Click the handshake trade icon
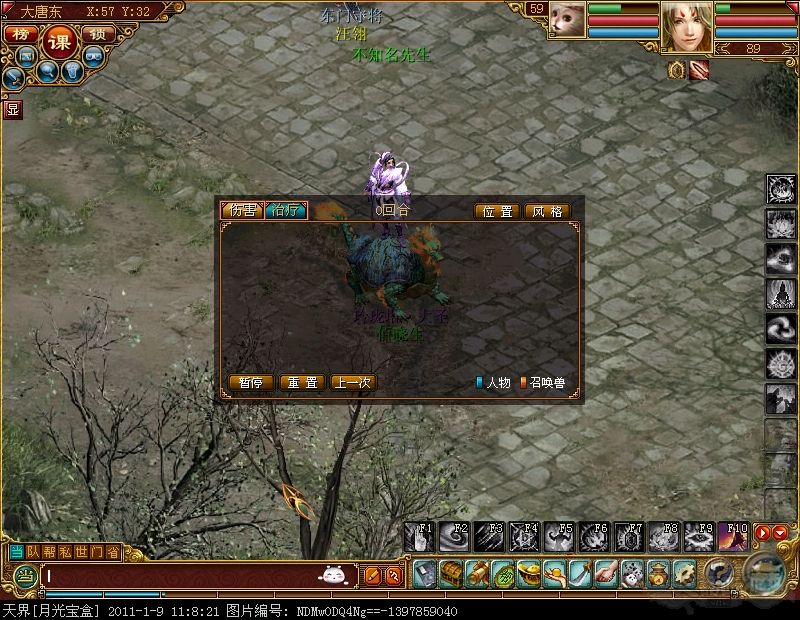Viewport: 800px width, 620px height. click(608, 574)
